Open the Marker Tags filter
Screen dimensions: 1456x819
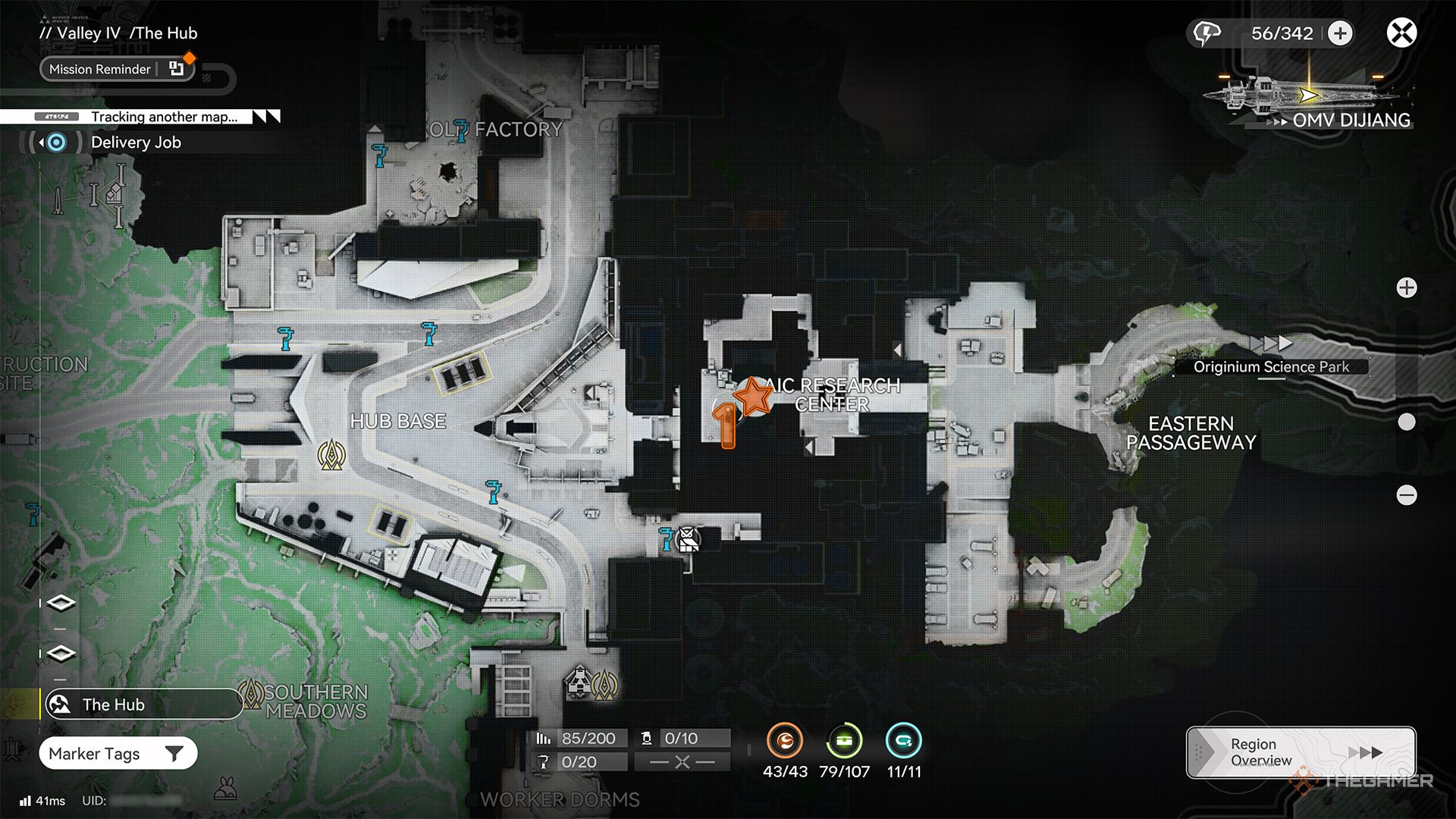118,754
